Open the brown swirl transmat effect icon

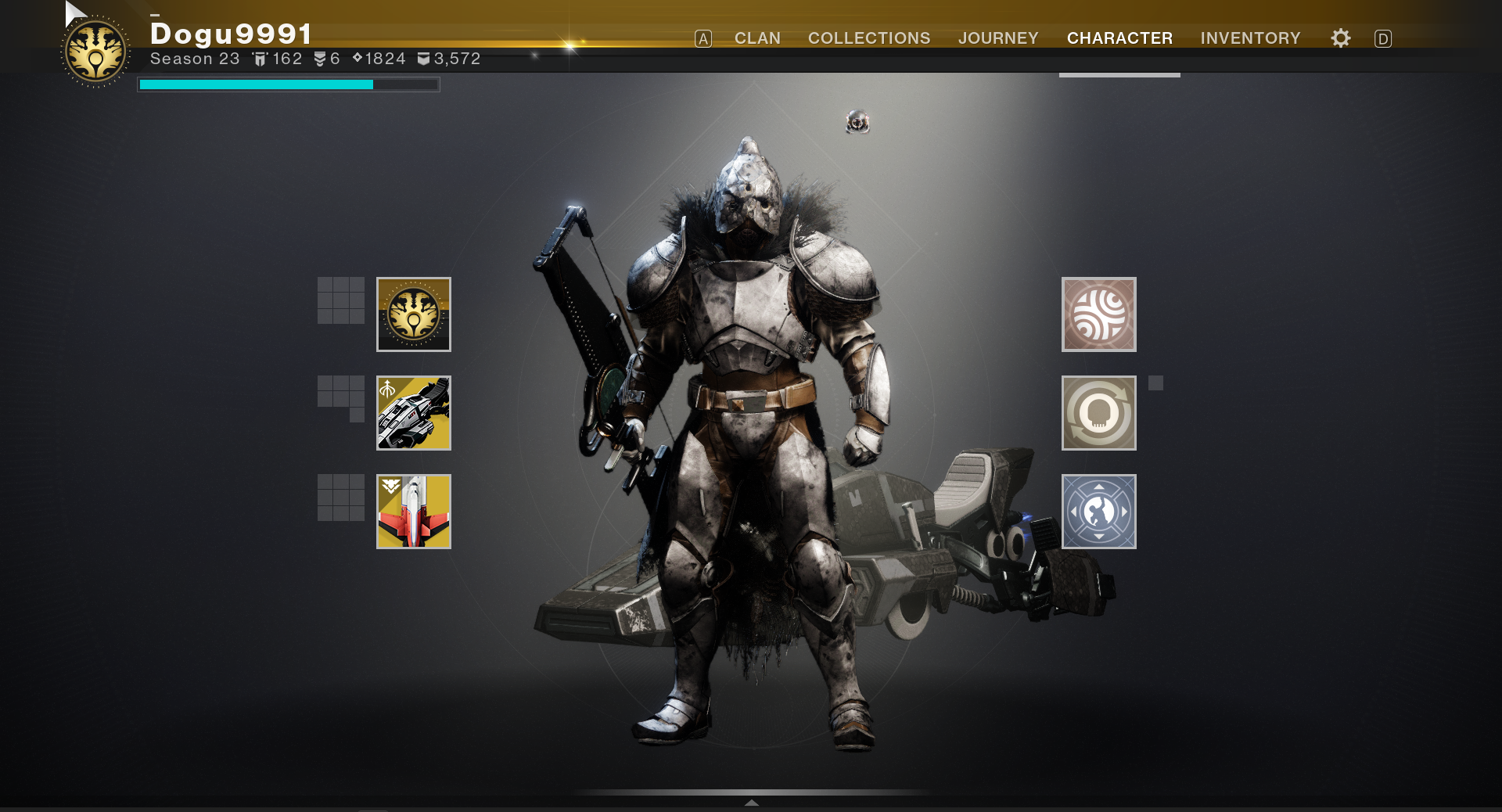[1098, 315]
